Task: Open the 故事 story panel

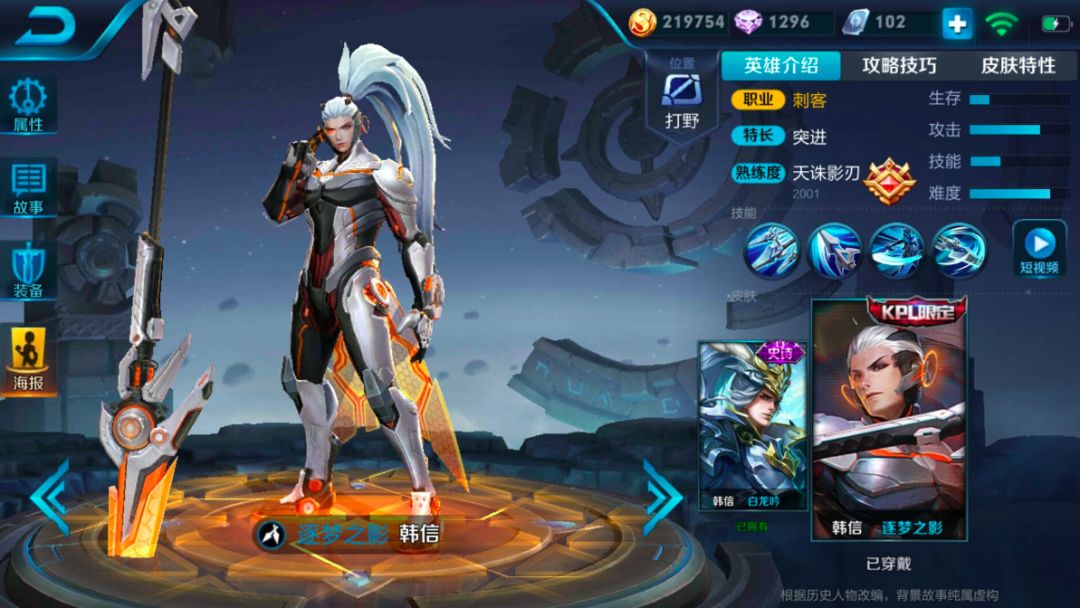Action: [x=29, y=188]
